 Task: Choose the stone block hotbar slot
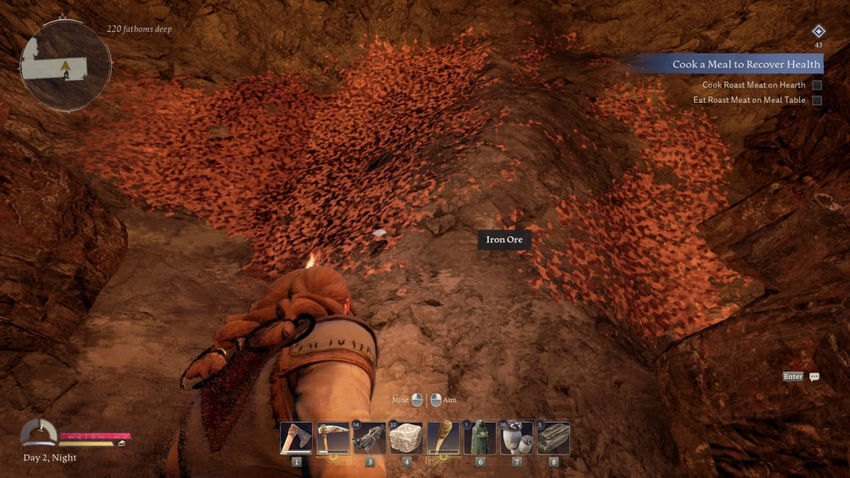click(406, 438)
